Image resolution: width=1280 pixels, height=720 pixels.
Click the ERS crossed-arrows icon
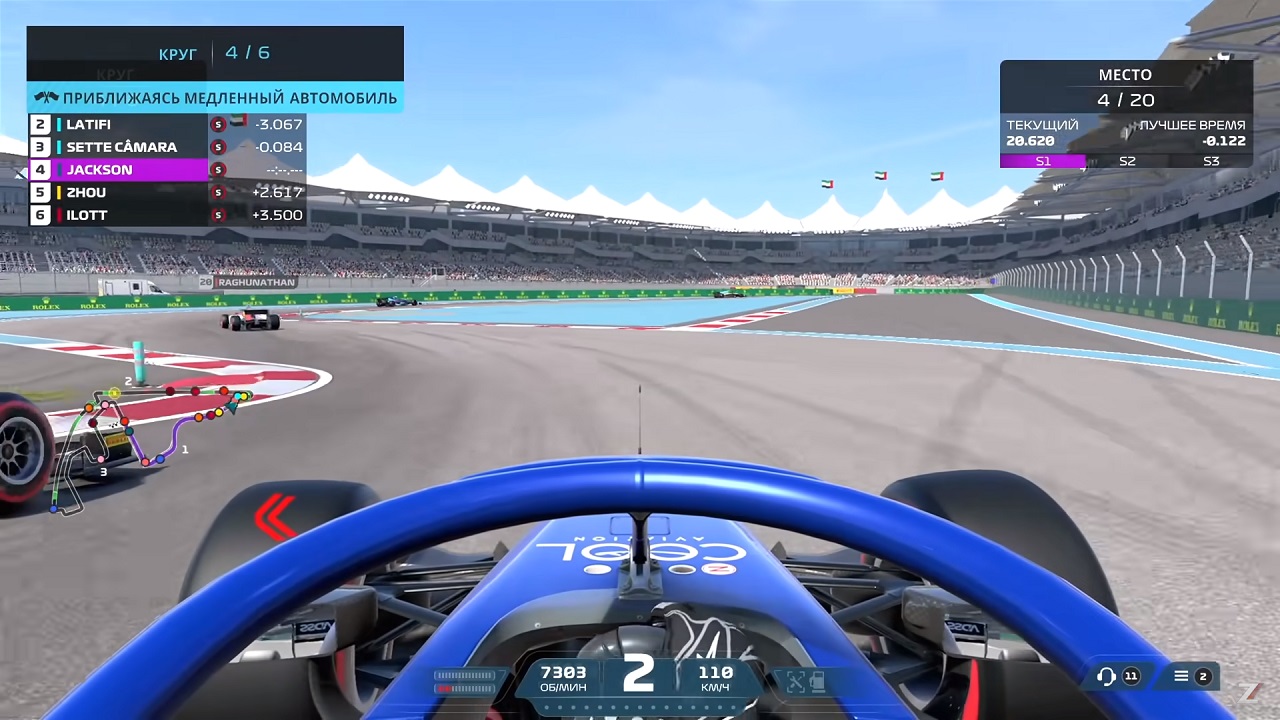(x=796, y=680)
